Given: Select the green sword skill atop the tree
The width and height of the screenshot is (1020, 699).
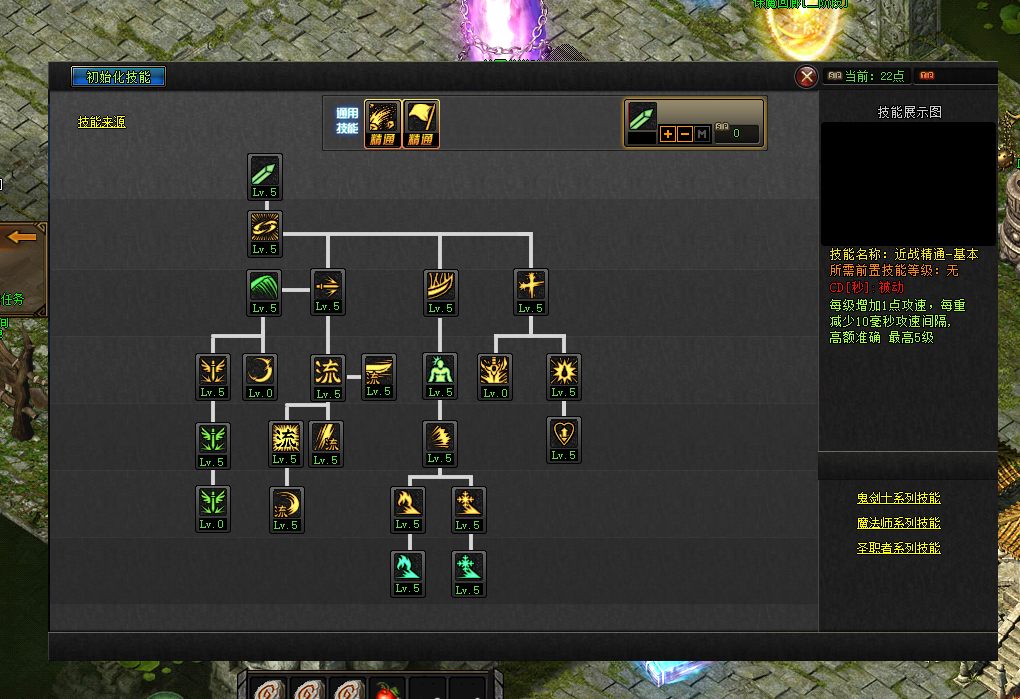Looking at the screenshot, I should [265, 171].
